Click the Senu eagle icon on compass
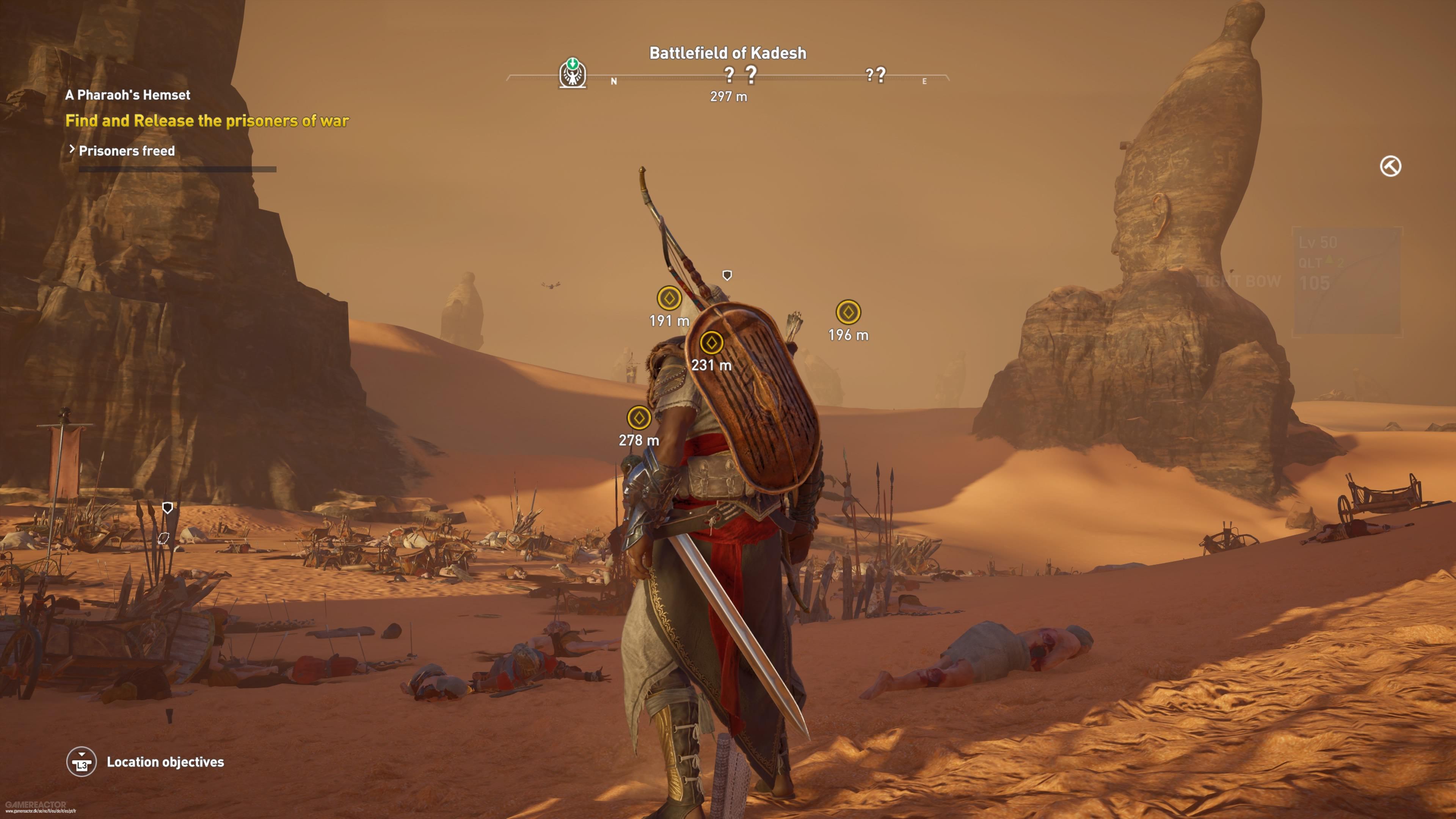 pos(573,74)
